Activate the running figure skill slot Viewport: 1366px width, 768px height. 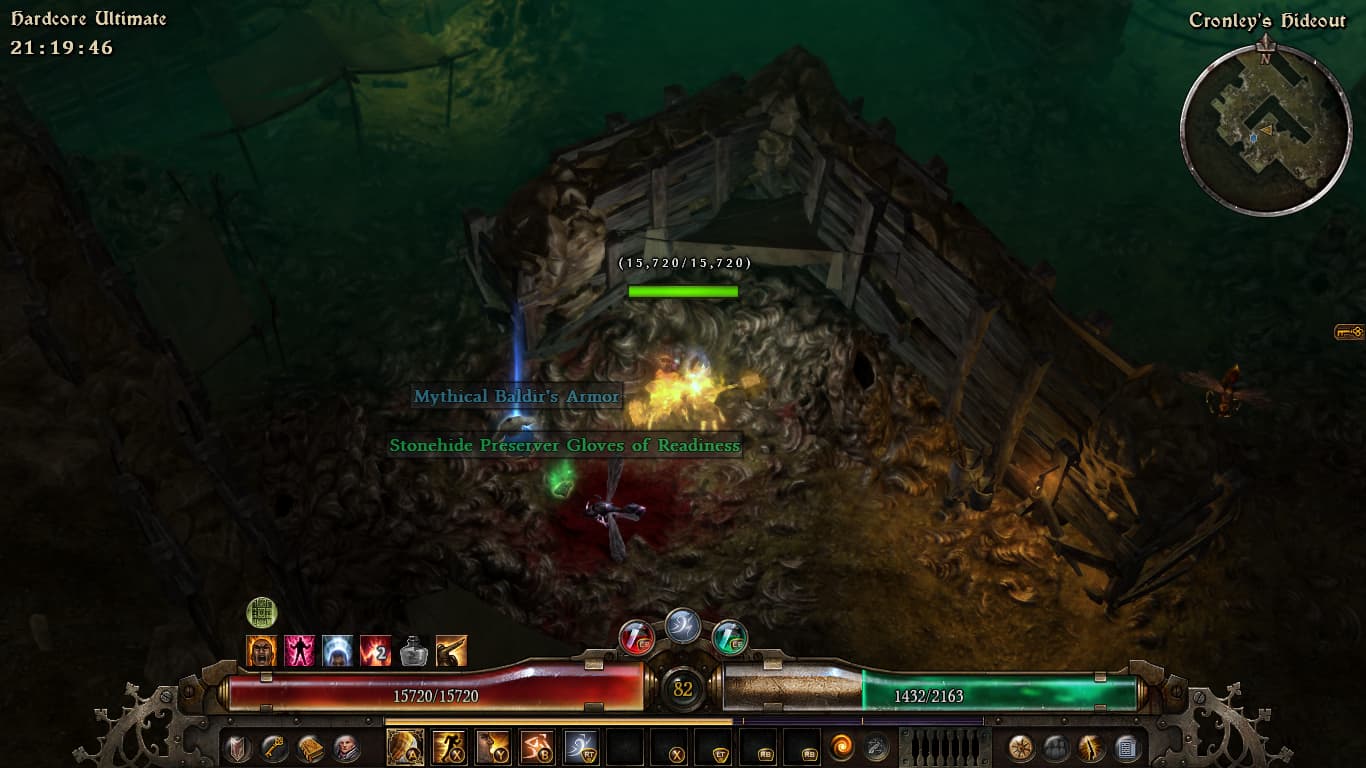[x=449, y=747]
